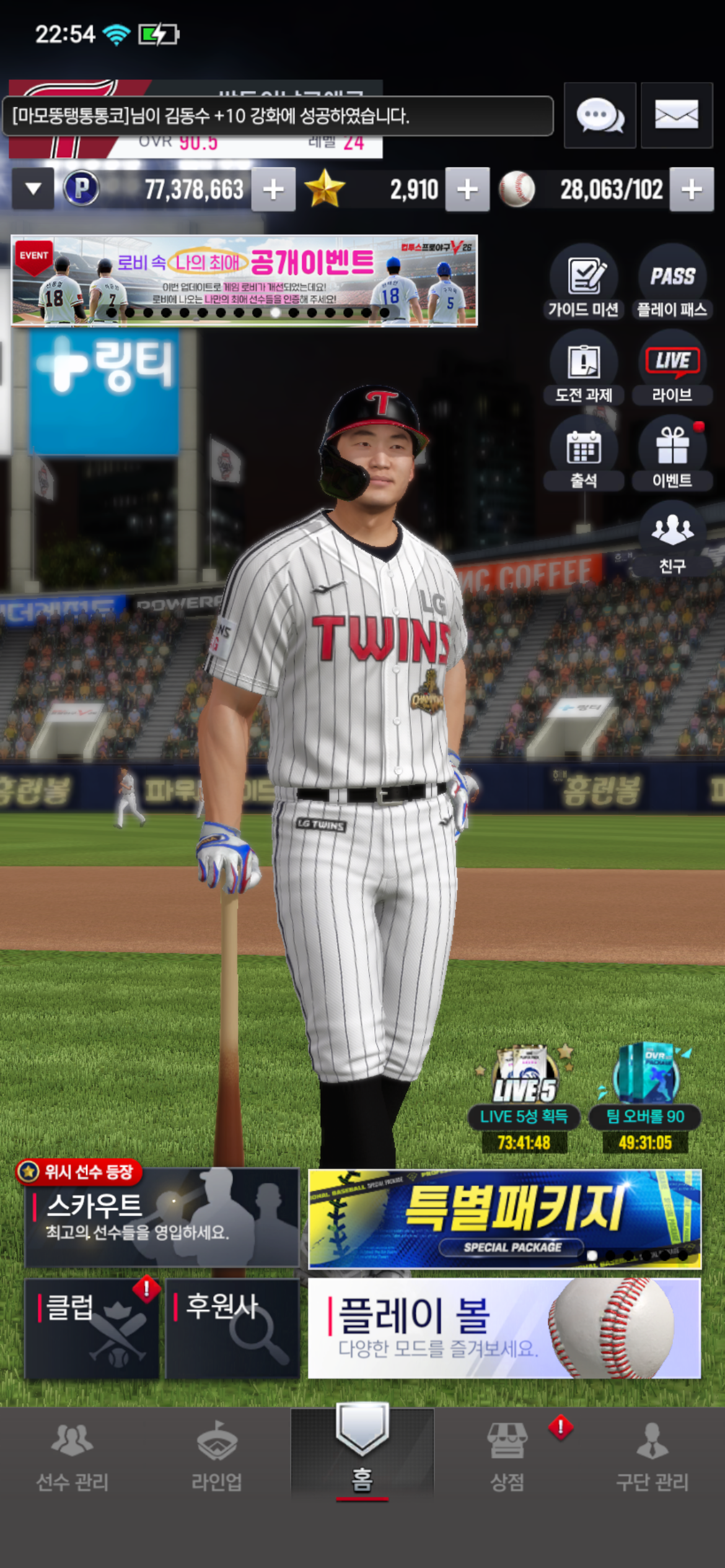
Task: Open the 도전 과제 challenges
Action: [x=583, y=368]
